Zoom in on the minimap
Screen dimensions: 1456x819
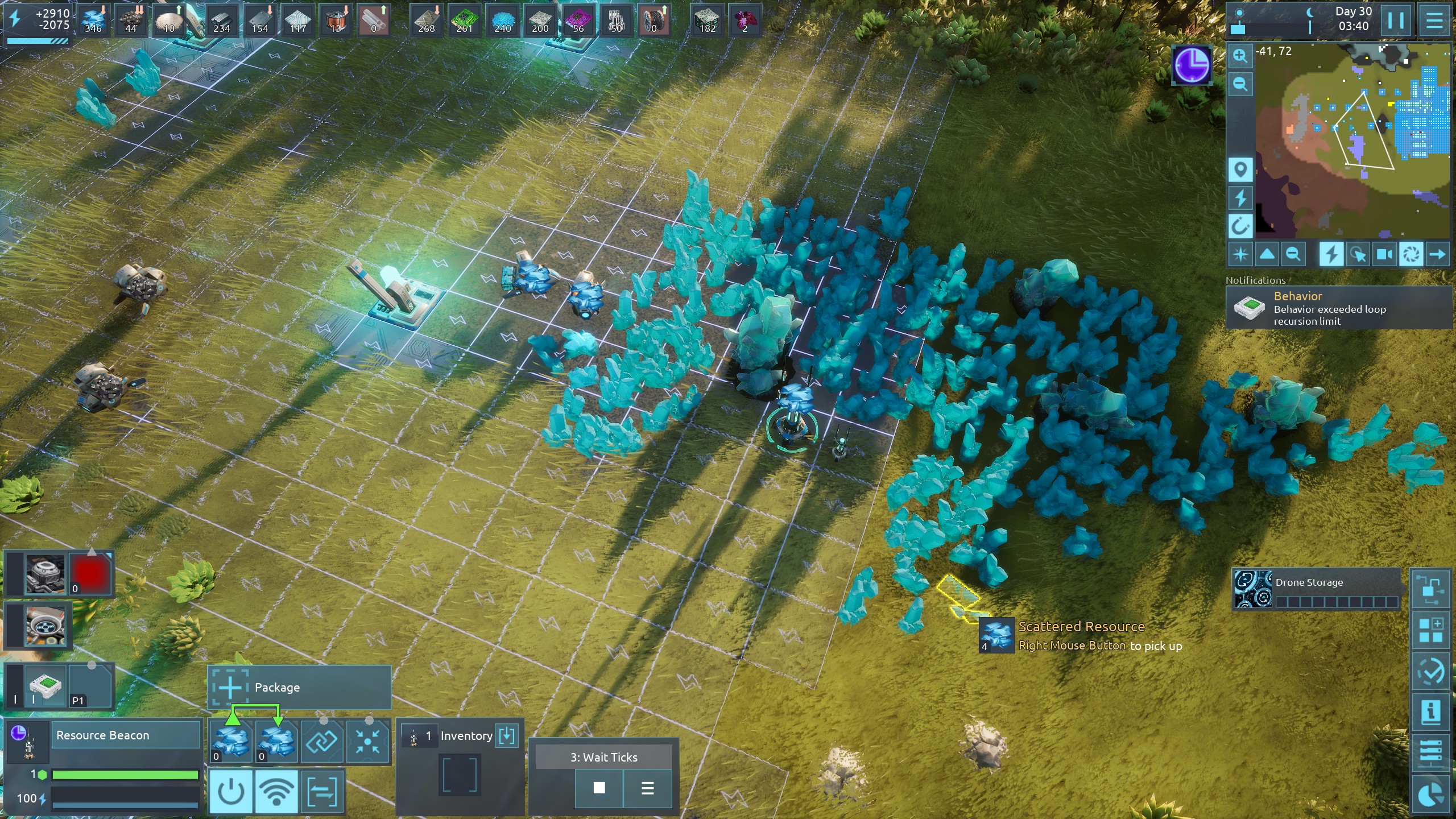[x=1240, y=56]
